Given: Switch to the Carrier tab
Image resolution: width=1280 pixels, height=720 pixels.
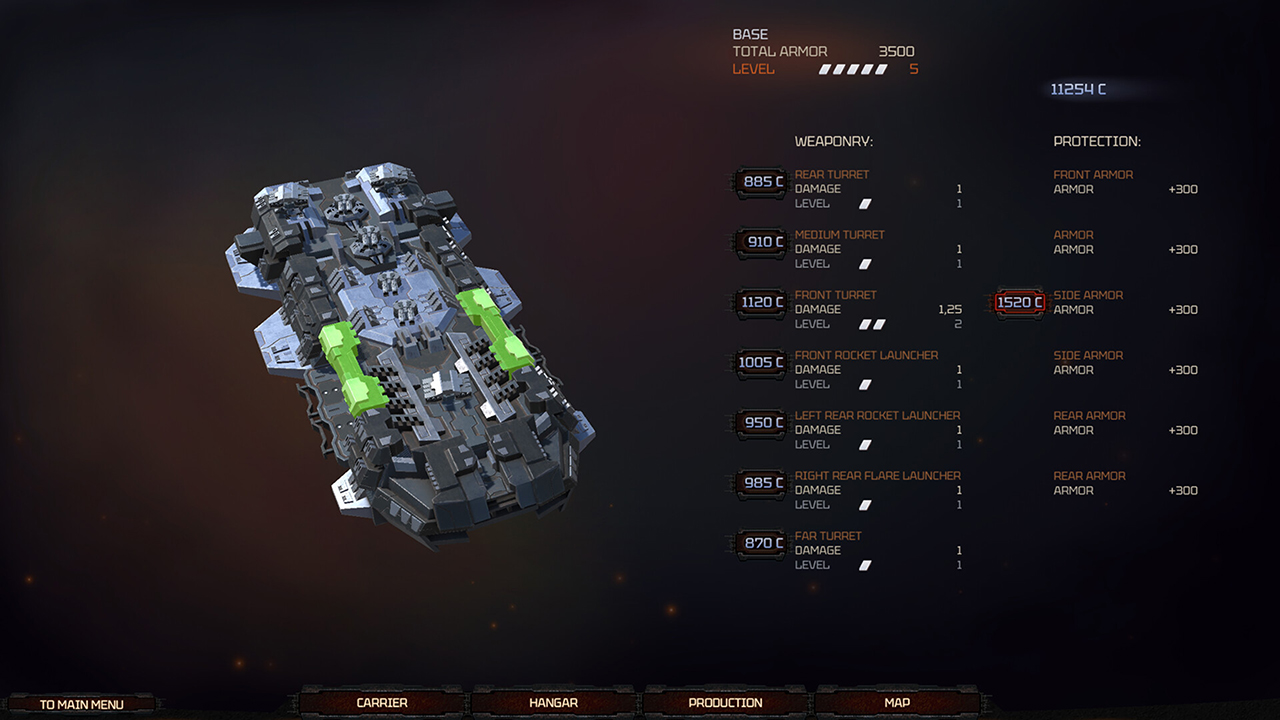Looking at the screenshot, I should (x=381, y=702).
